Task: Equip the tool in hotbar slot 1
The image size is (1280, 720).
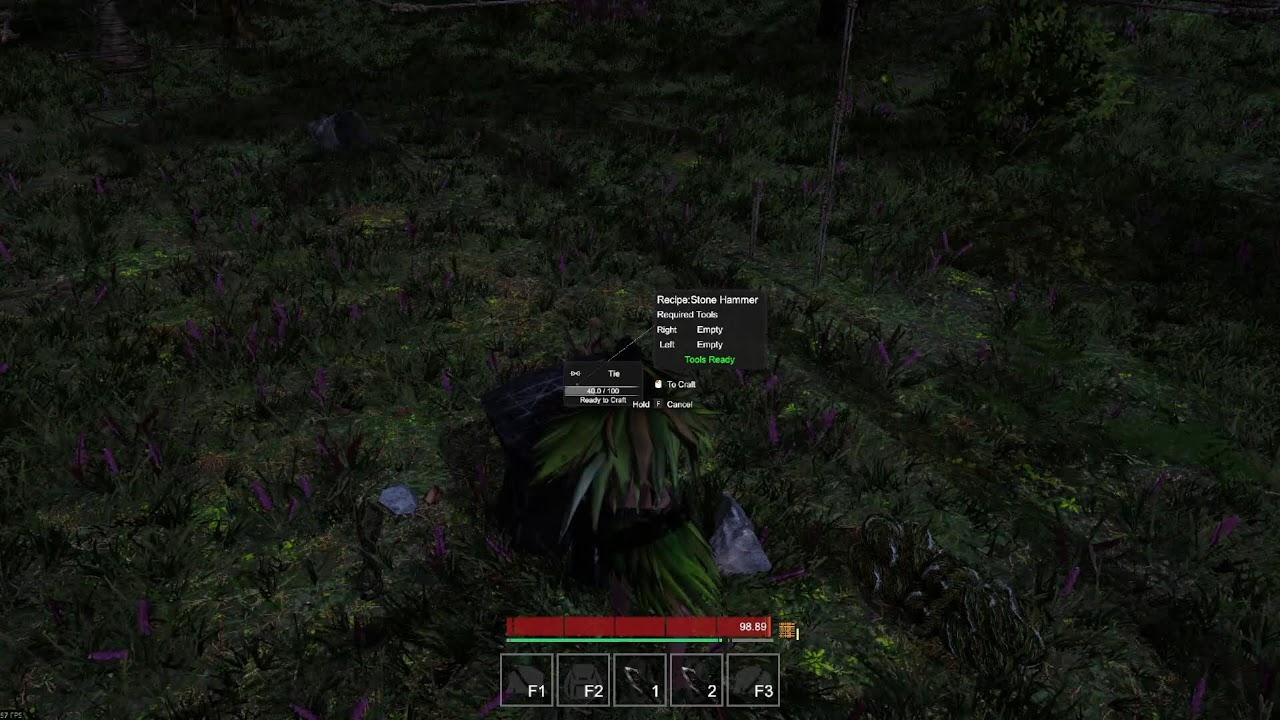Action: pyautogui.click(x=640, y=680)
